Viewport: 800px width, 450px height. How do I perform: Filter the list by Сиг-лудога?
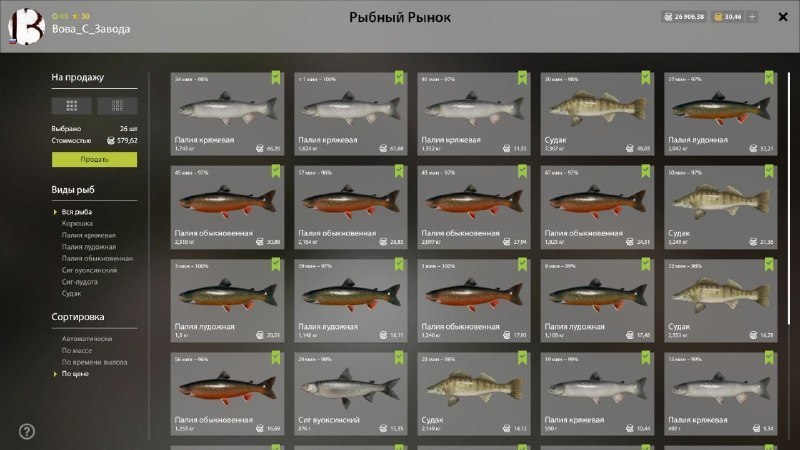coord(79,282)
